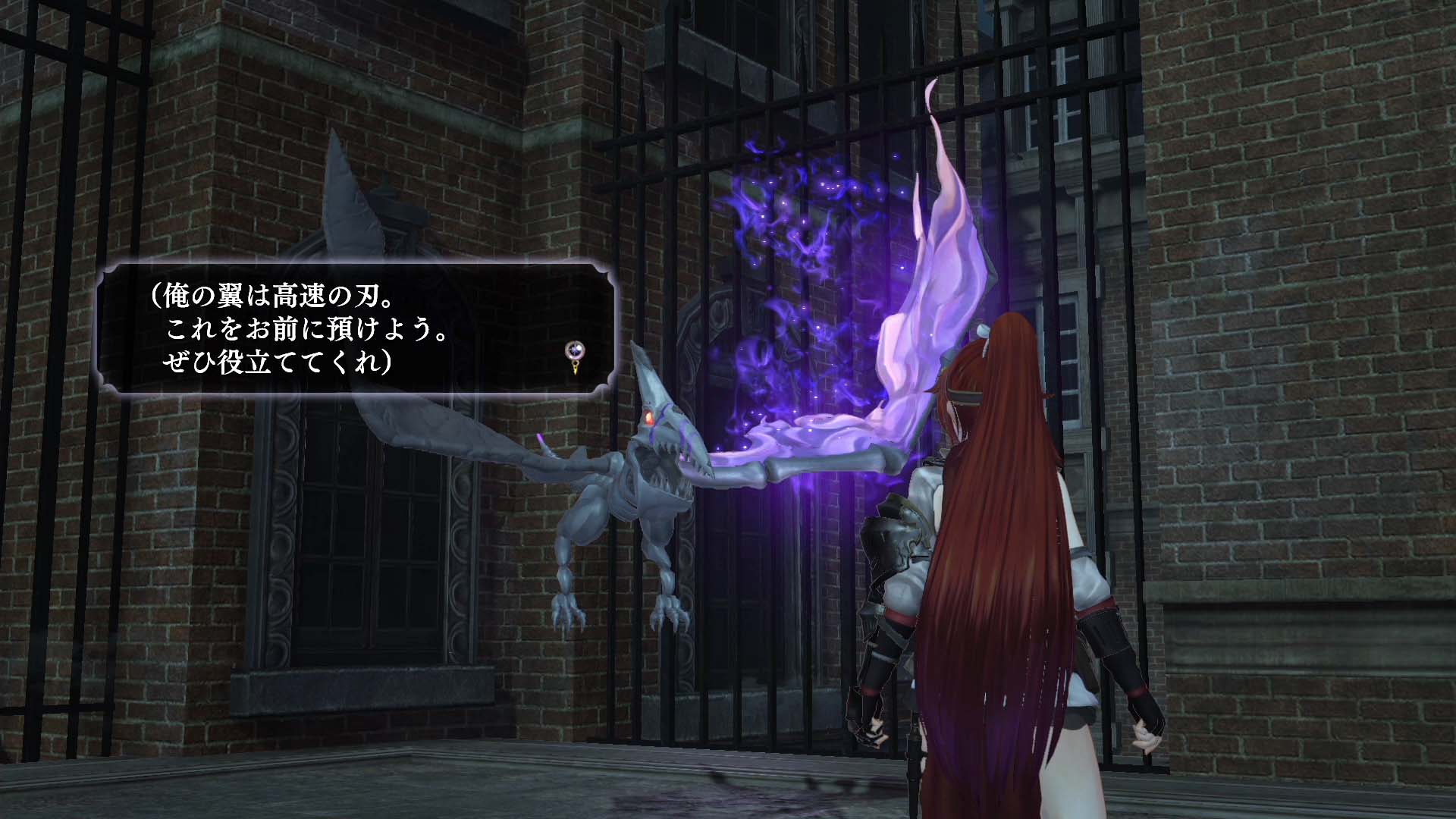
Task: Click the red-haired character's hair ribbon
Action: point(983,330)
